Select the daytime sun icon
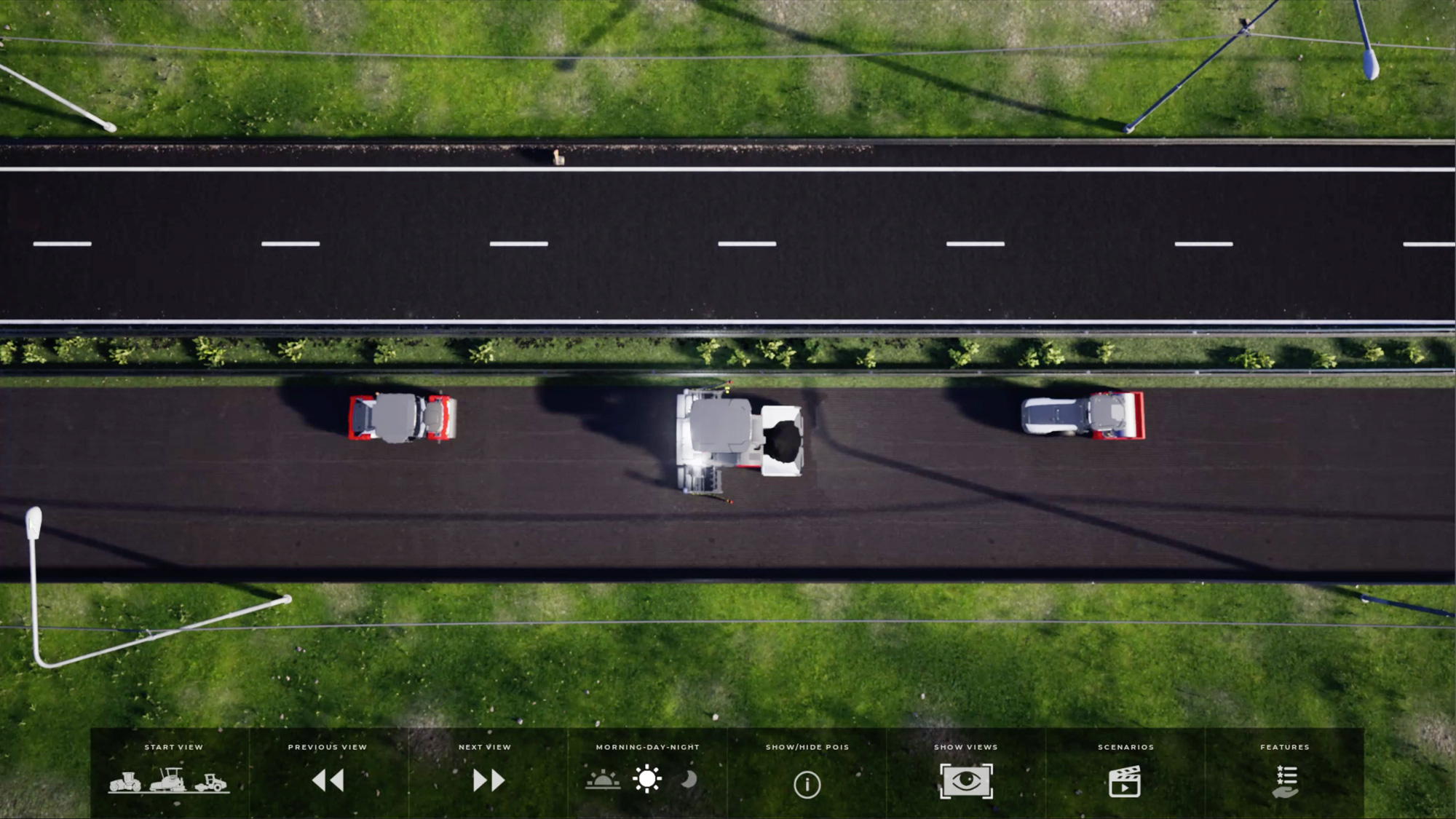The width and height of the screenshot is (1456, 819). [647, 779]
